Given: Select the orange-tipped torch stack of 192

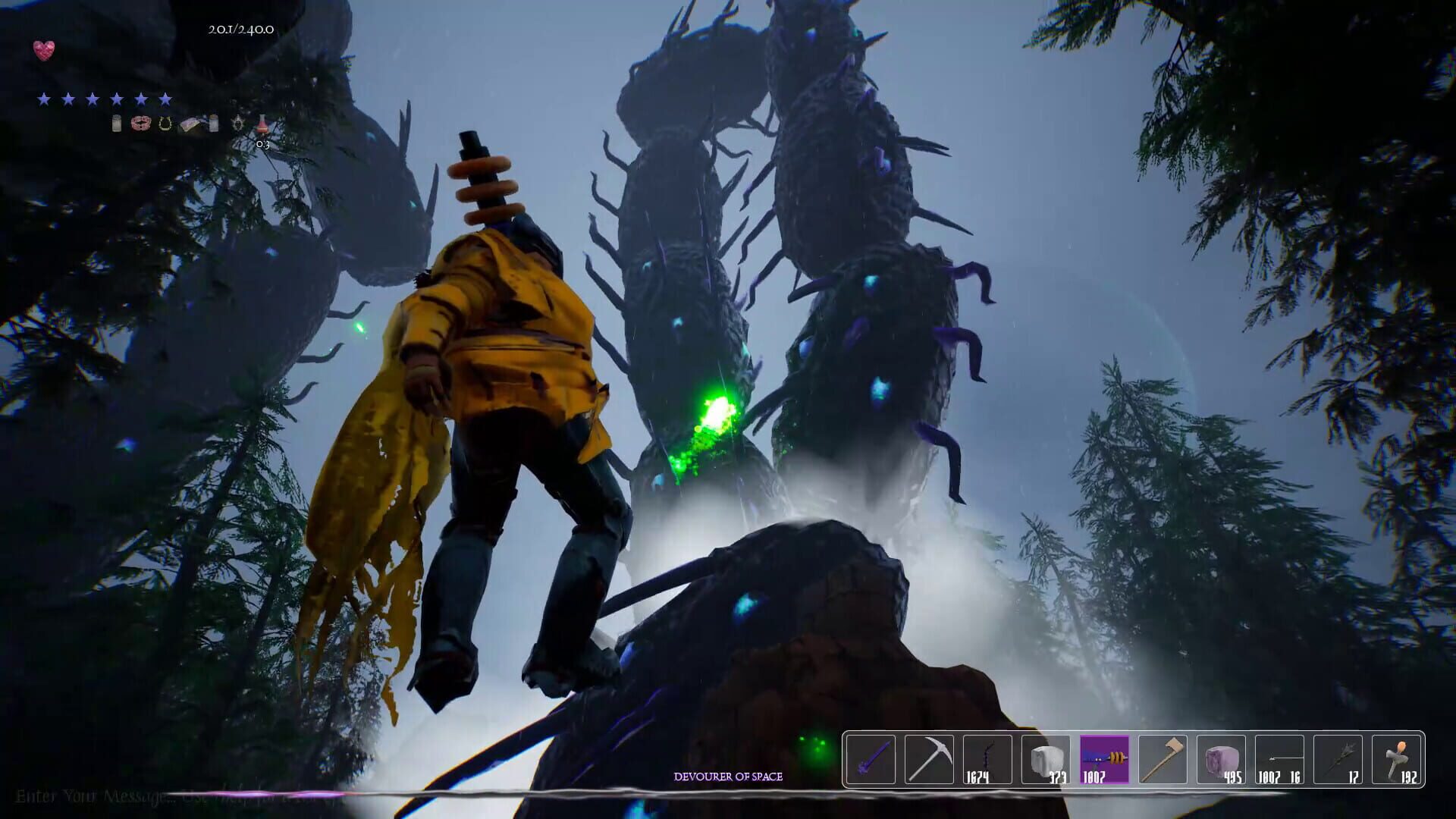Looking at the screenshot, I should [1396, 759].
